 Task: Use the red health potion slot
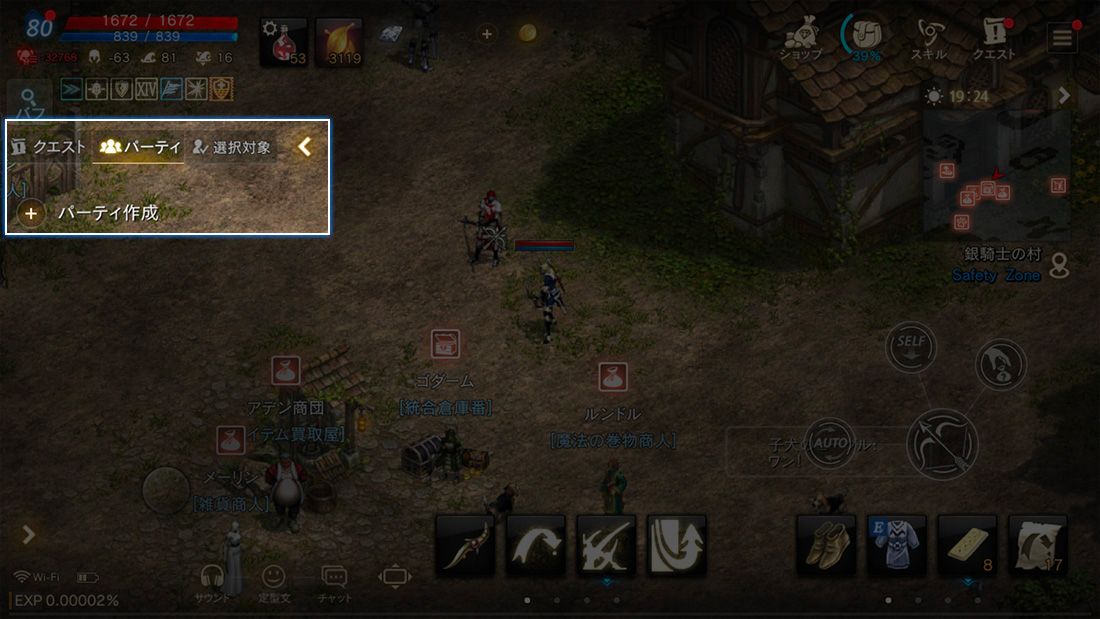(x=284, y=42)
